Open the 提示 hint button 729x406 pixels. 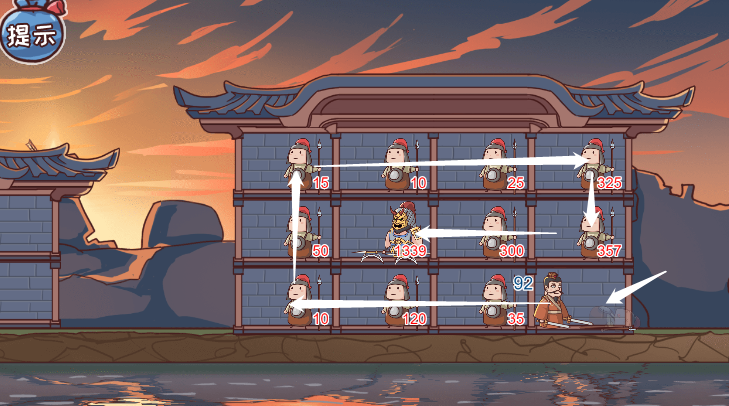(31, 36)
